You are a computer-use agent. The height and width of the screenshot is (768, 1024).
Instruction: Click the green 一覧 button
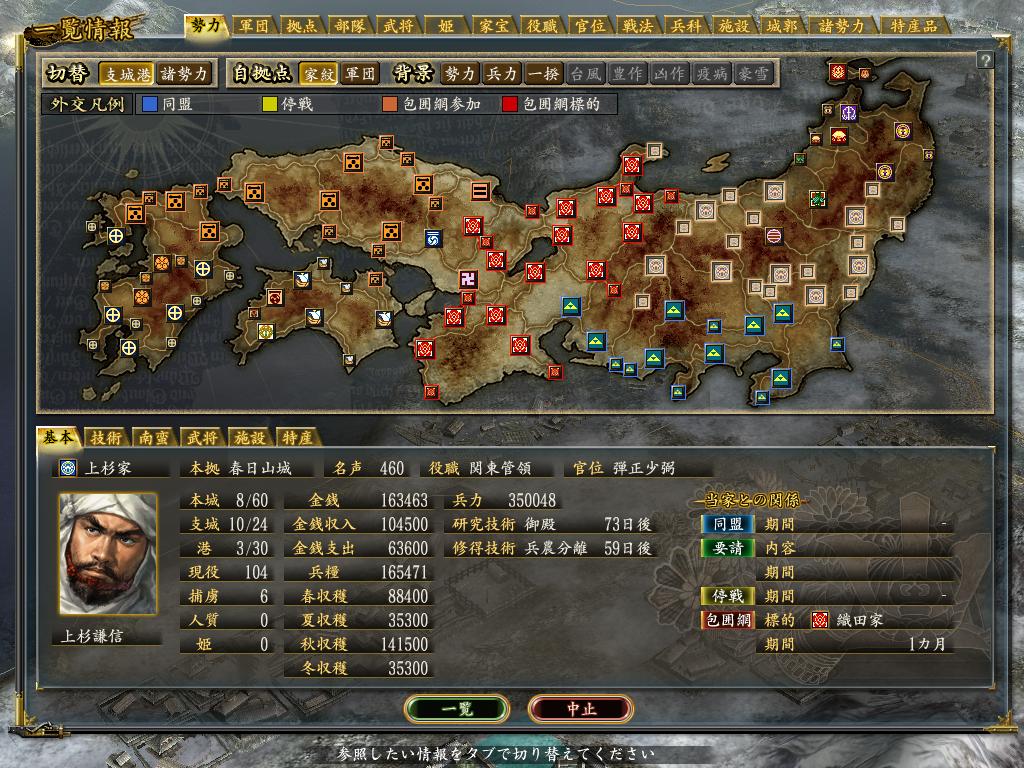(x=457, y=709)
